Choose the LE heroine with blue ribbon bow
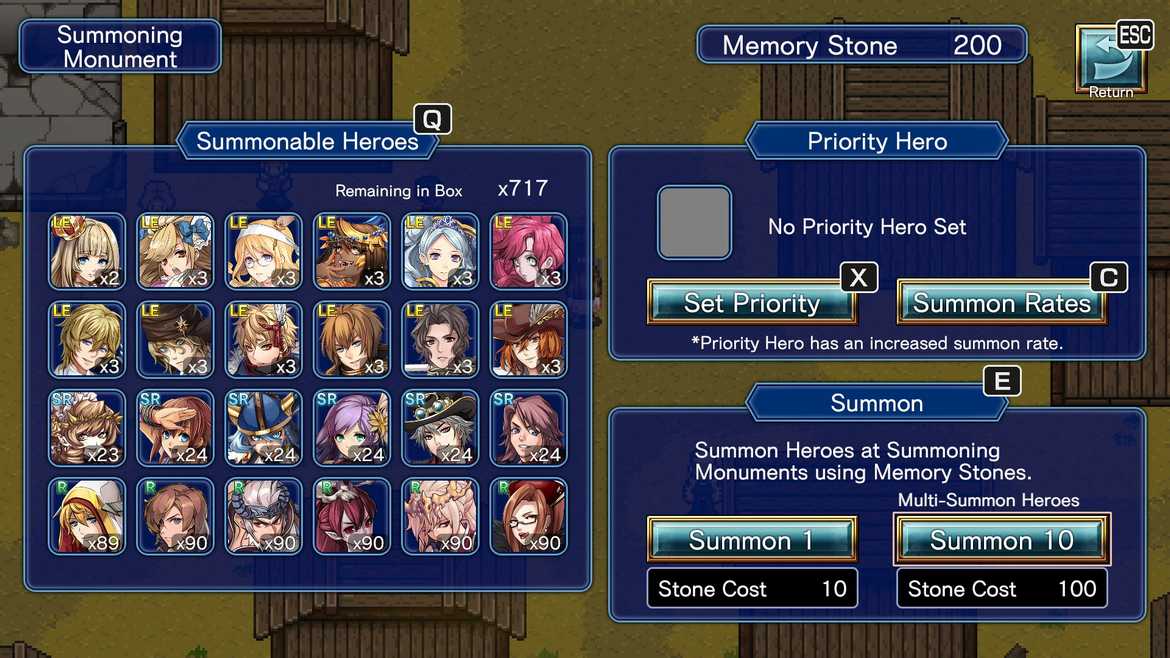The image size is (1170, 658). (x=175, y=251)
